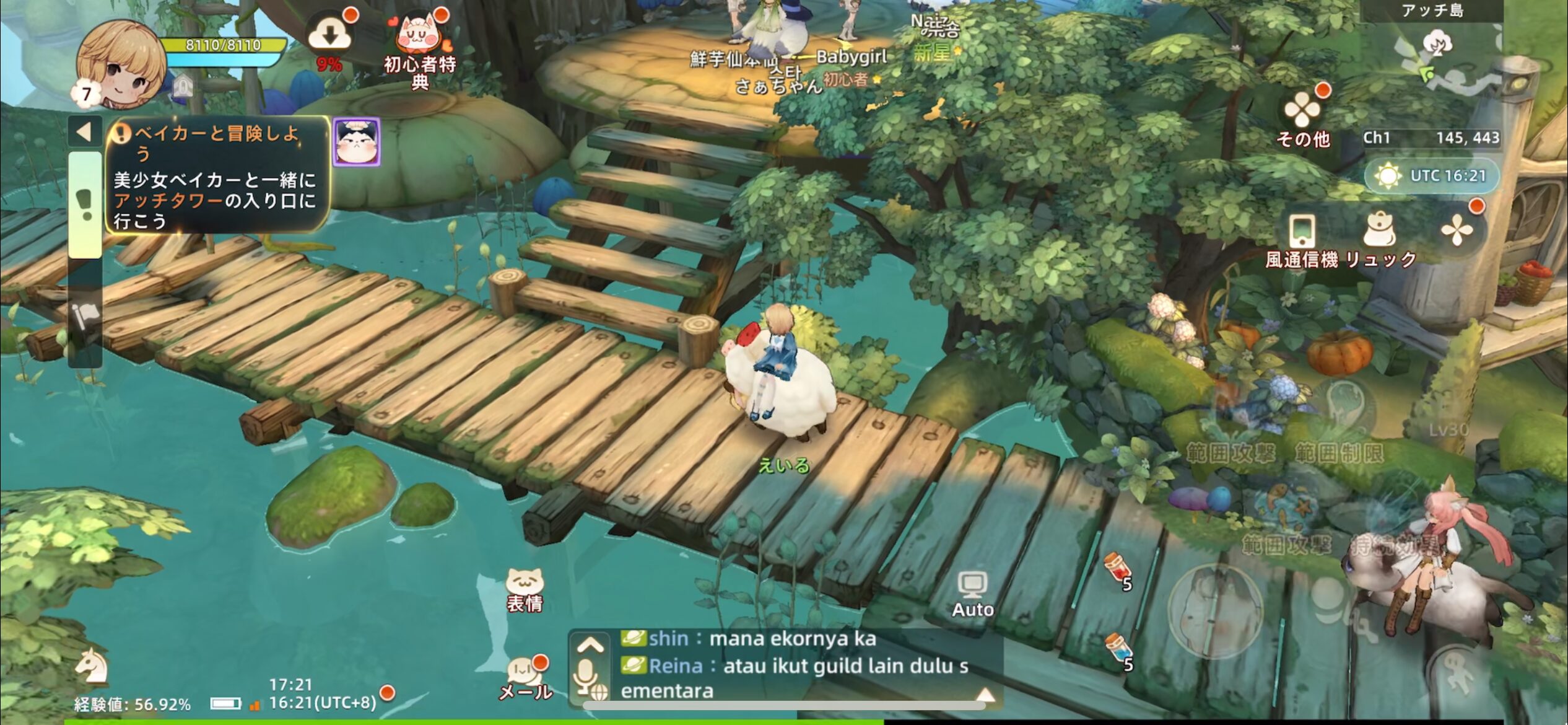Open the 風通信機 phone
This screenshot has height=725, width=1568.
(1301, 240)
